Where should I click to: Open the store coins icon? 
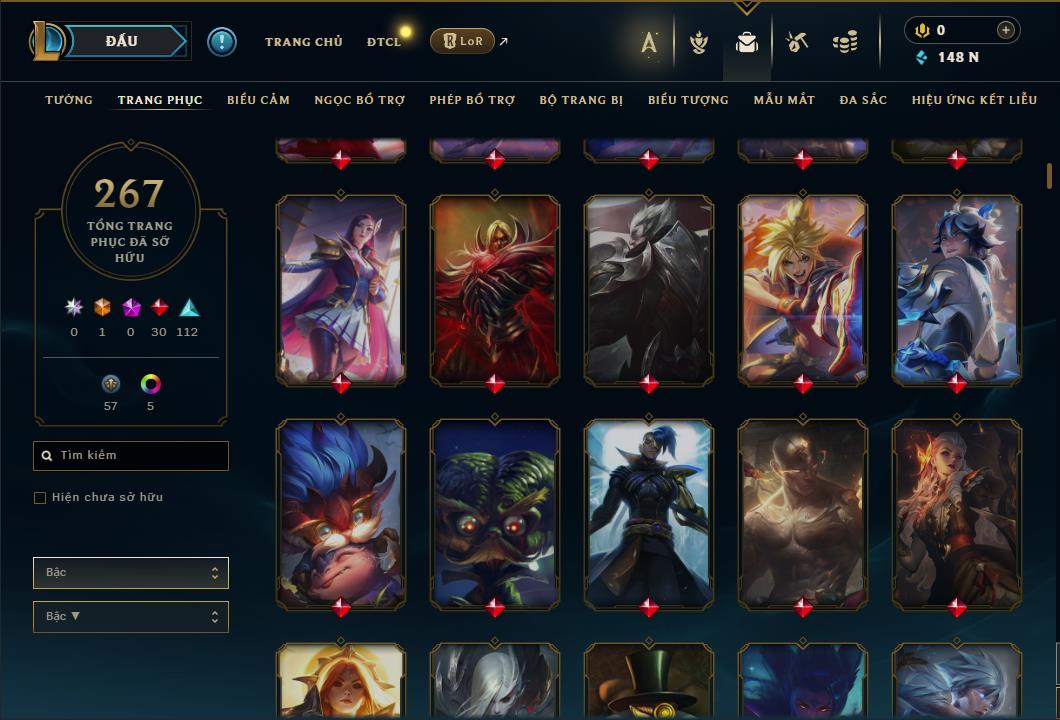pyautogui.click(x=845, y=42)
